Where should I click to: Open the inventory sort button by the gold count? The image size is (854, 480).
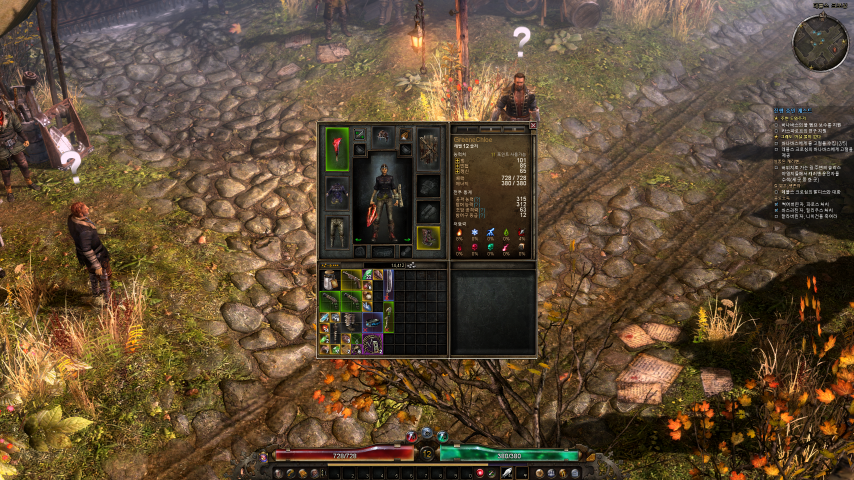coord(411,265)
